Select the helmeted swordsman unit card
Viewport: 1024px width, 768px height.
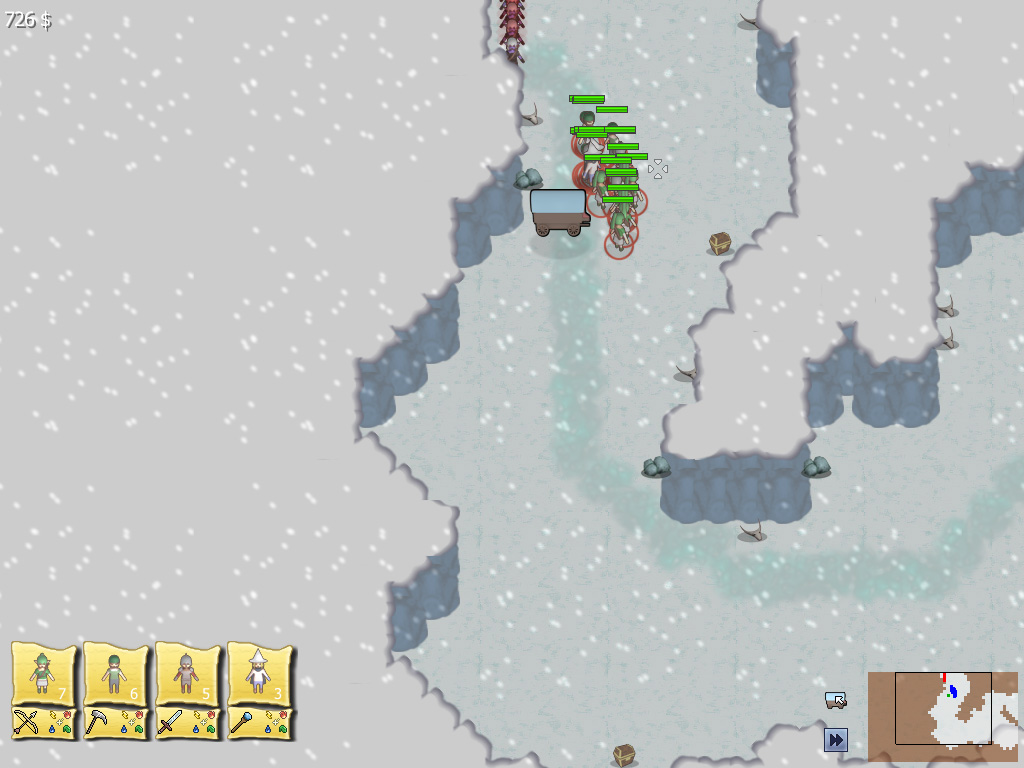point(187,674)
